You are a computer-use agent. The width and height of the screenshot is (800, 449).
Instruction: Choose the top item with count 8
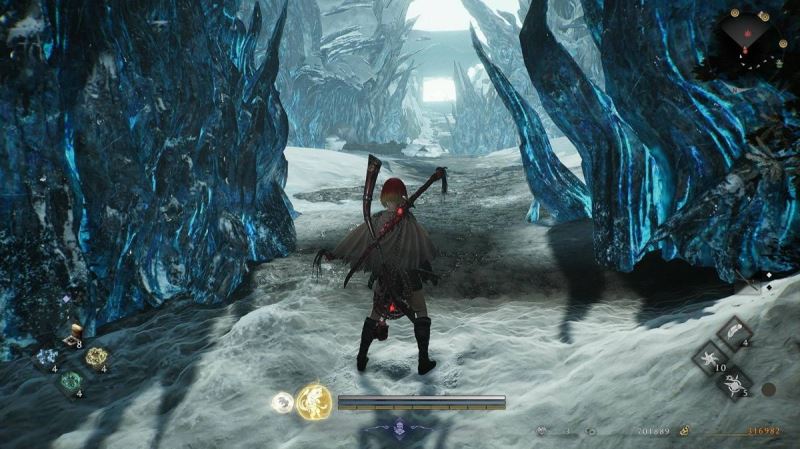[x=70, y=338]
